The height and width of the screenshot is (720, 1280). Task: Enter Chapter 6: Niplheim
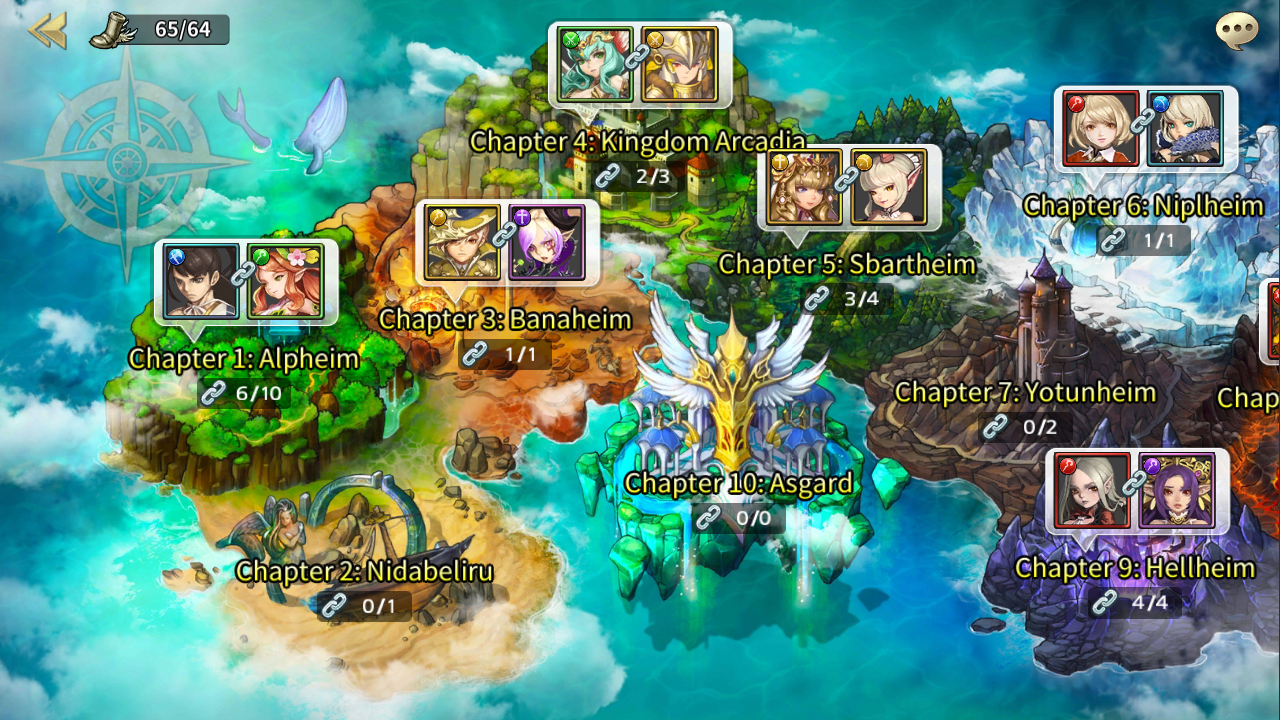[x=1143, y=207]
